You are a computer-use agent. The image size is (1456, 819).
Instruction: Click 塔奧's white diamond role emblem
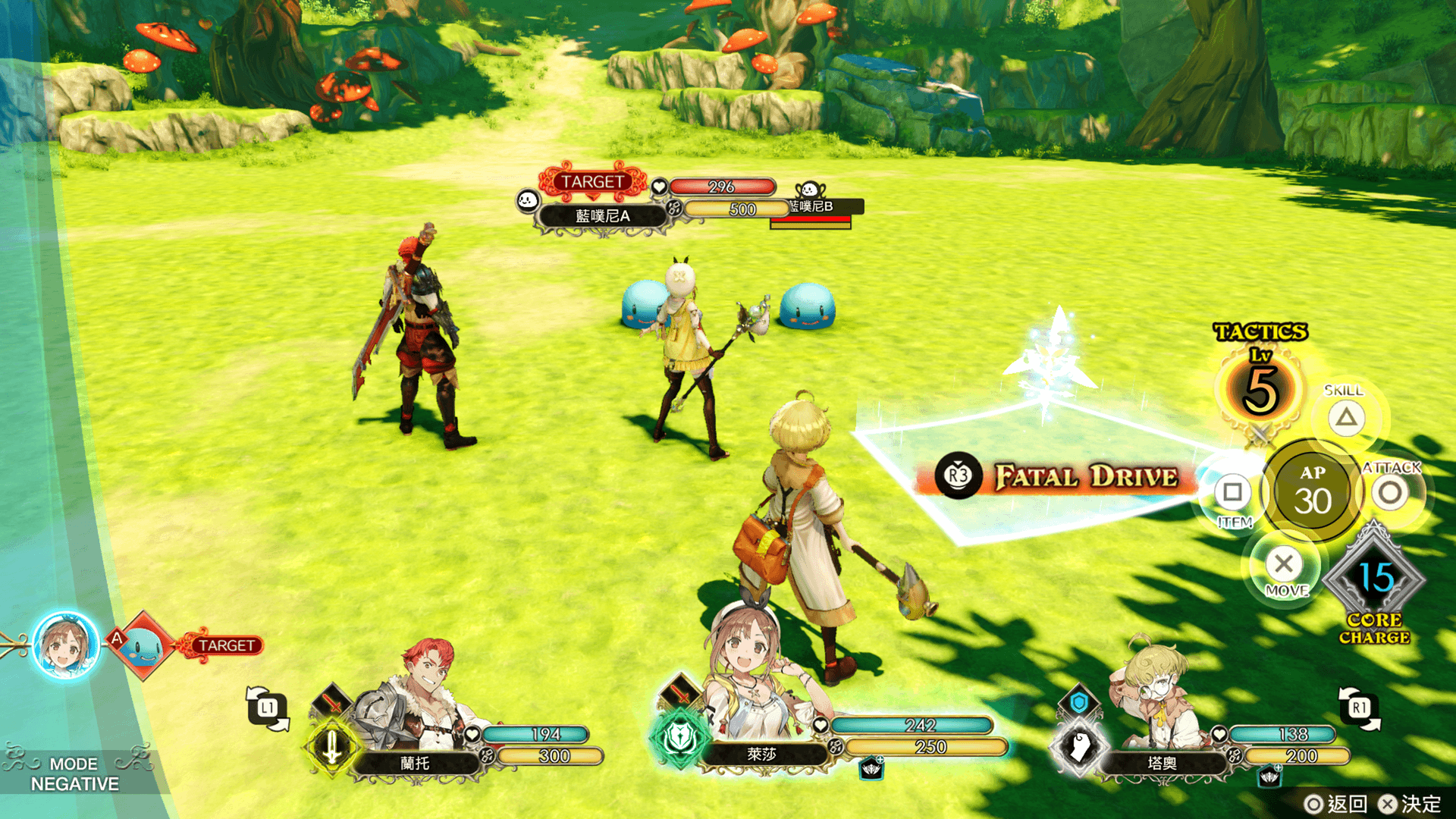(x=1080, y=747)
